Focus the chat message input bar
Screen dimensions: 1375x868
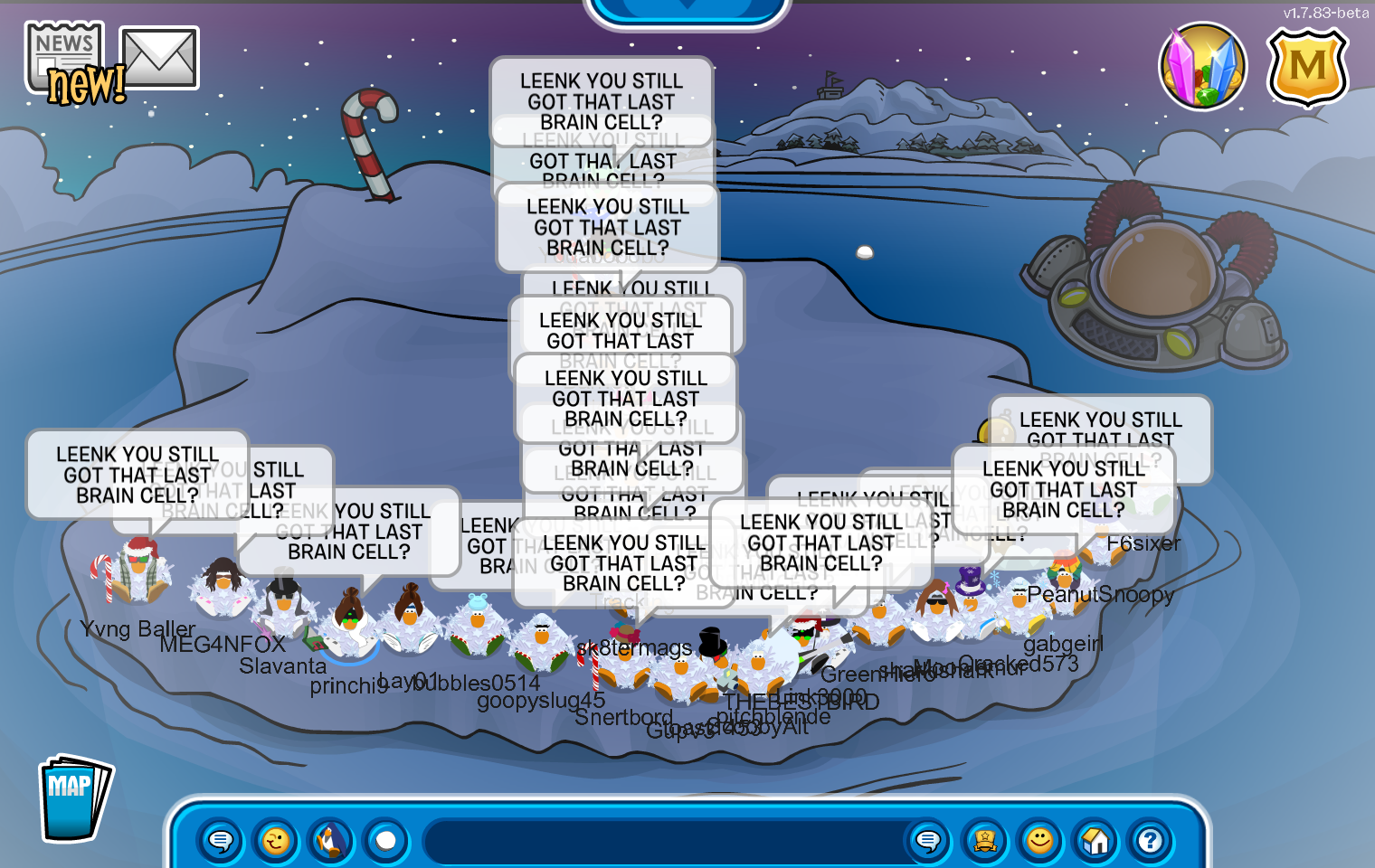click(660, 841)
